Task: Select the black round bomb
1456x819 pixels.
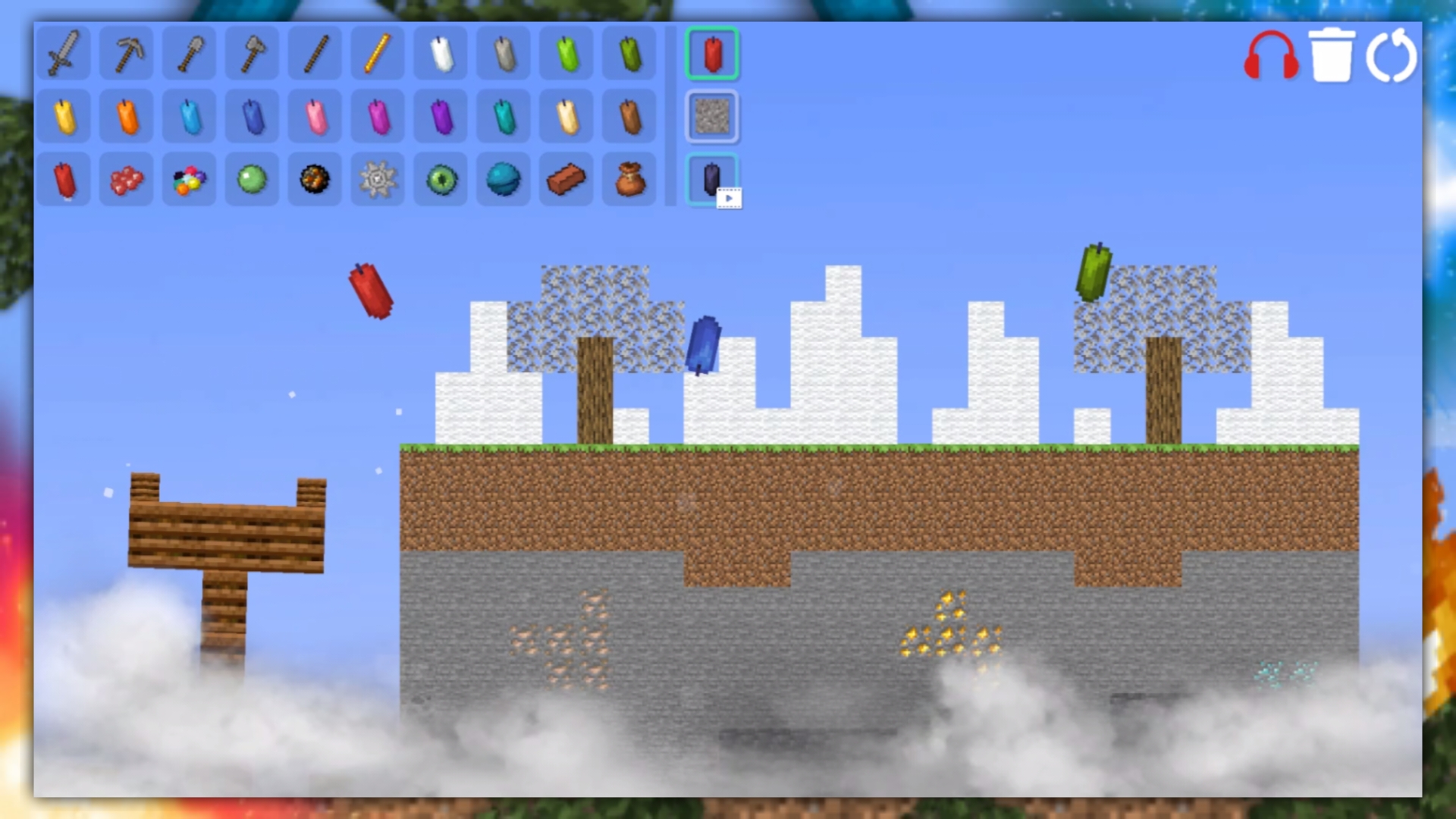Action: pos(314,178)
